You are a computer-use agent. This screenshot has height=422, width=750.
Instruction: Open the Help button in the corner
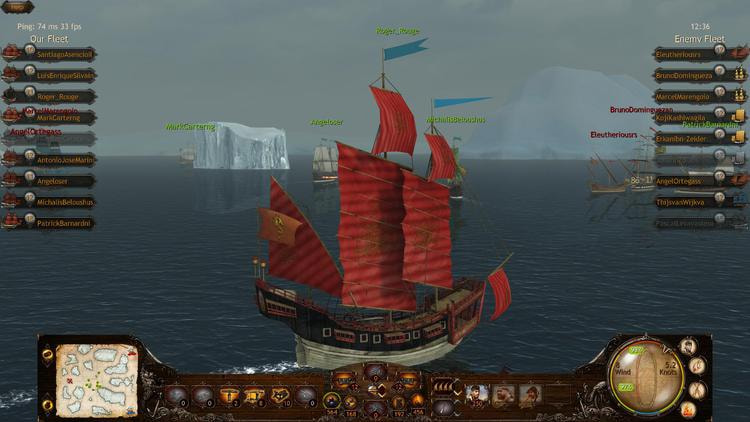(x=16, y=7)
